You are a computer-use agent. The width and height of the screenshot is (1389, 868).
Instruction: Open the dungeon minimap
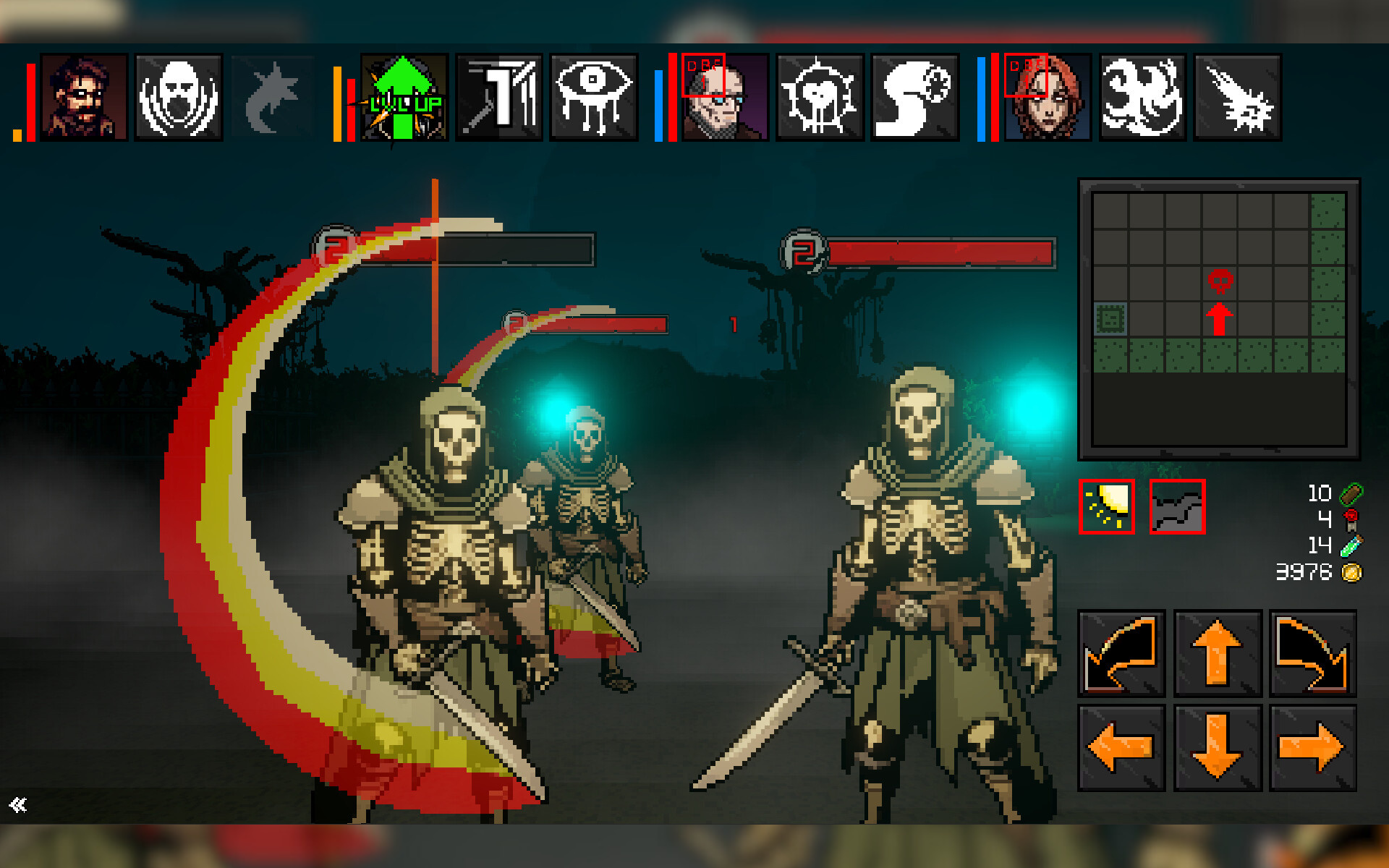click(1219, 319)
